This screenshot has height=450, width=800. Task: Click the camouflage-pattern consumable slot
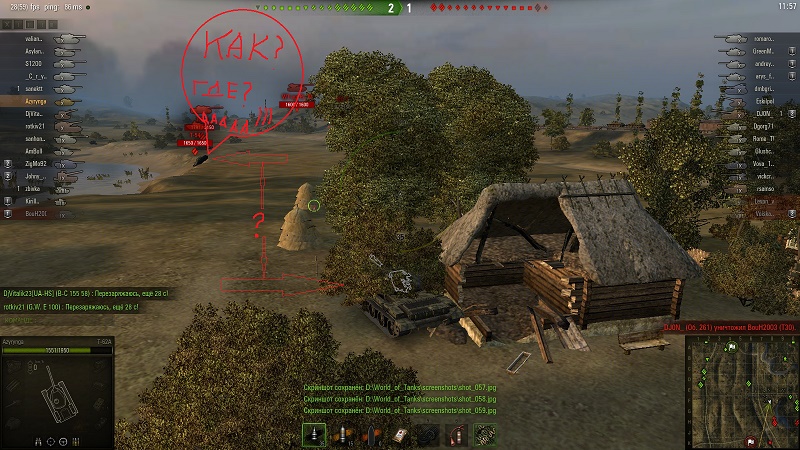[x=486, y=435]
